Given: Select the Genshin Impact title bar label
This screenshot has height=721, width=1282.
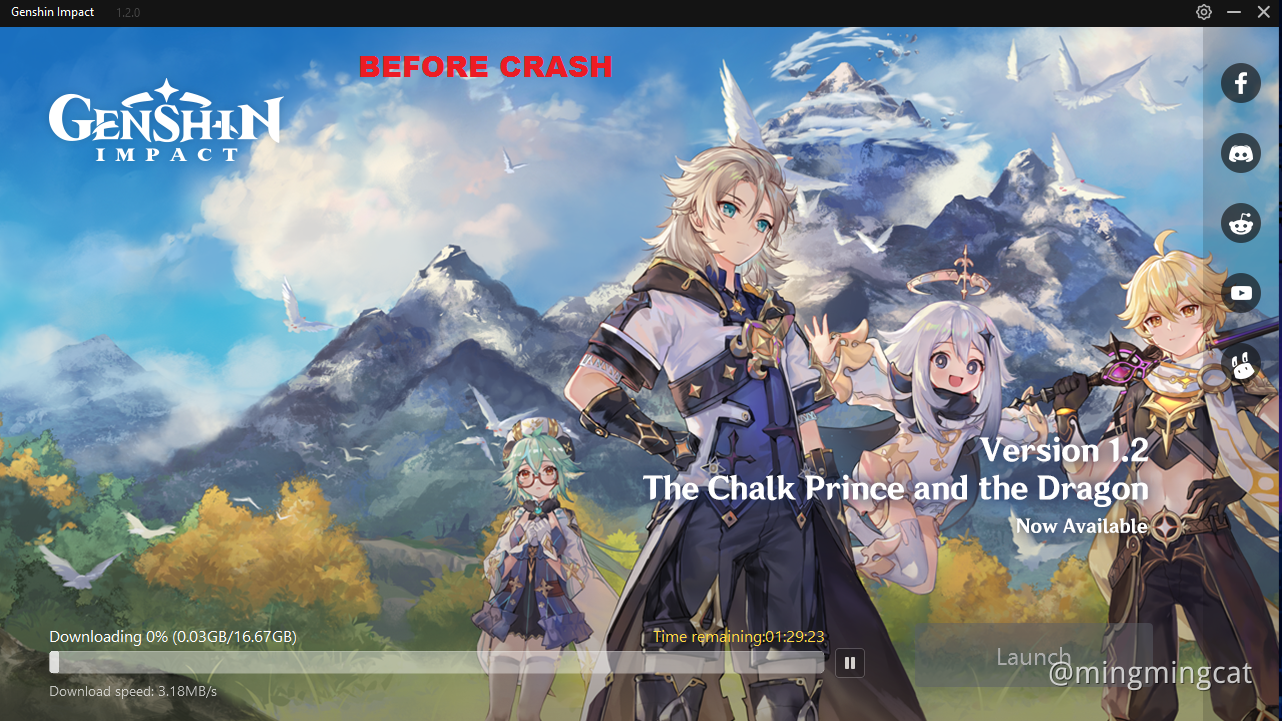Looking at the screenshot, I should 53,12.
